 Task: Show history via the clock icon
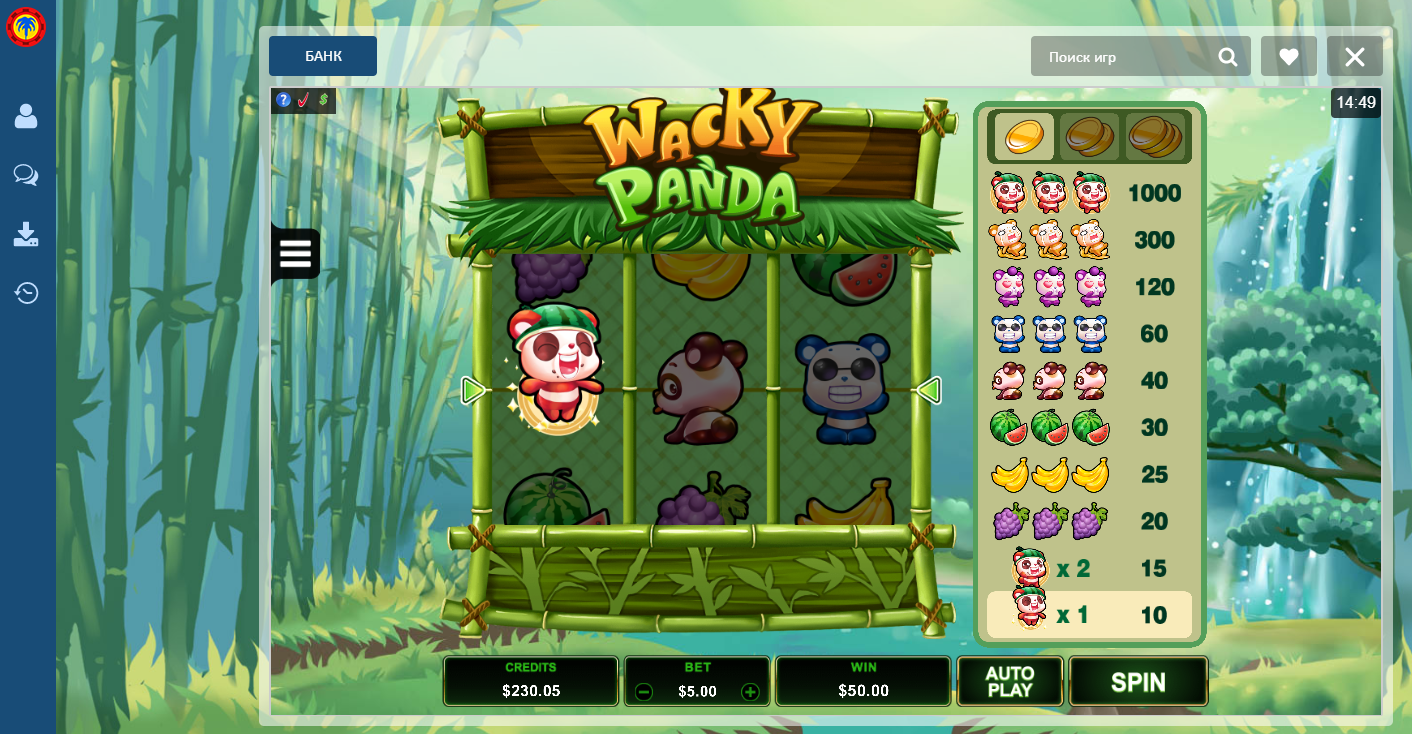[26, 293]
